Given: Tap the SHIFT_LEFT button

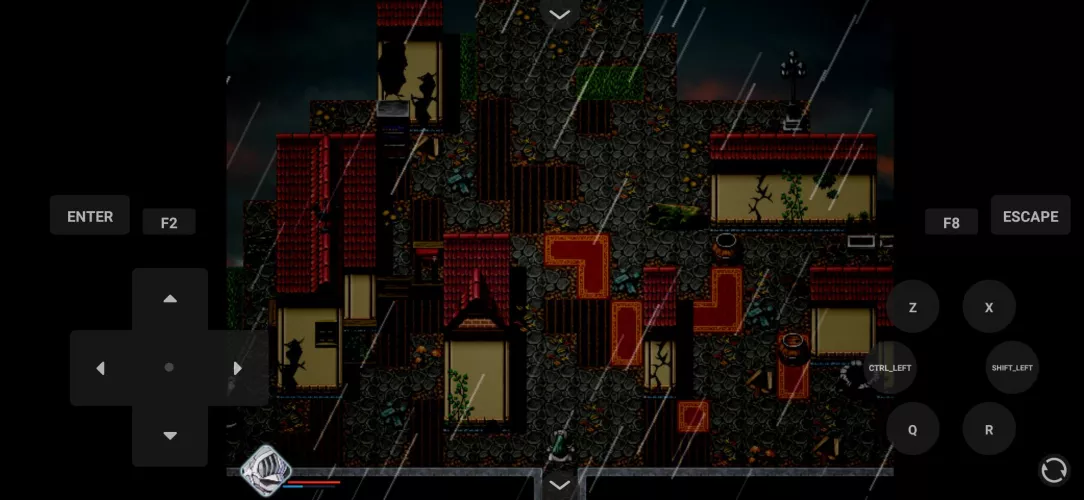Looking at the screenshot, I should click(1012, 368).
